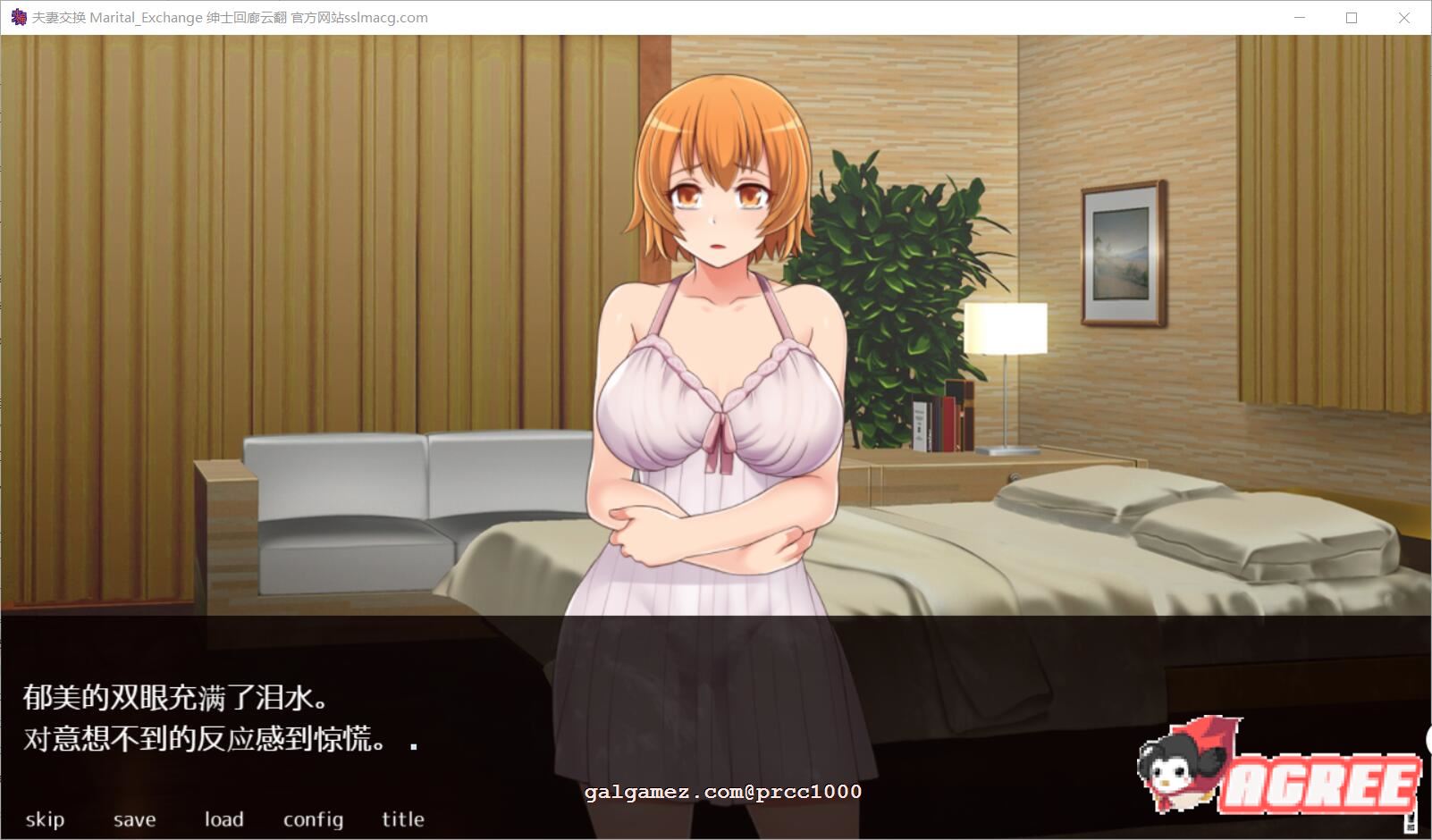This screenshot has width=1432, height=840.
Task: Open the save menu
Action: click(x=134, y=819)
